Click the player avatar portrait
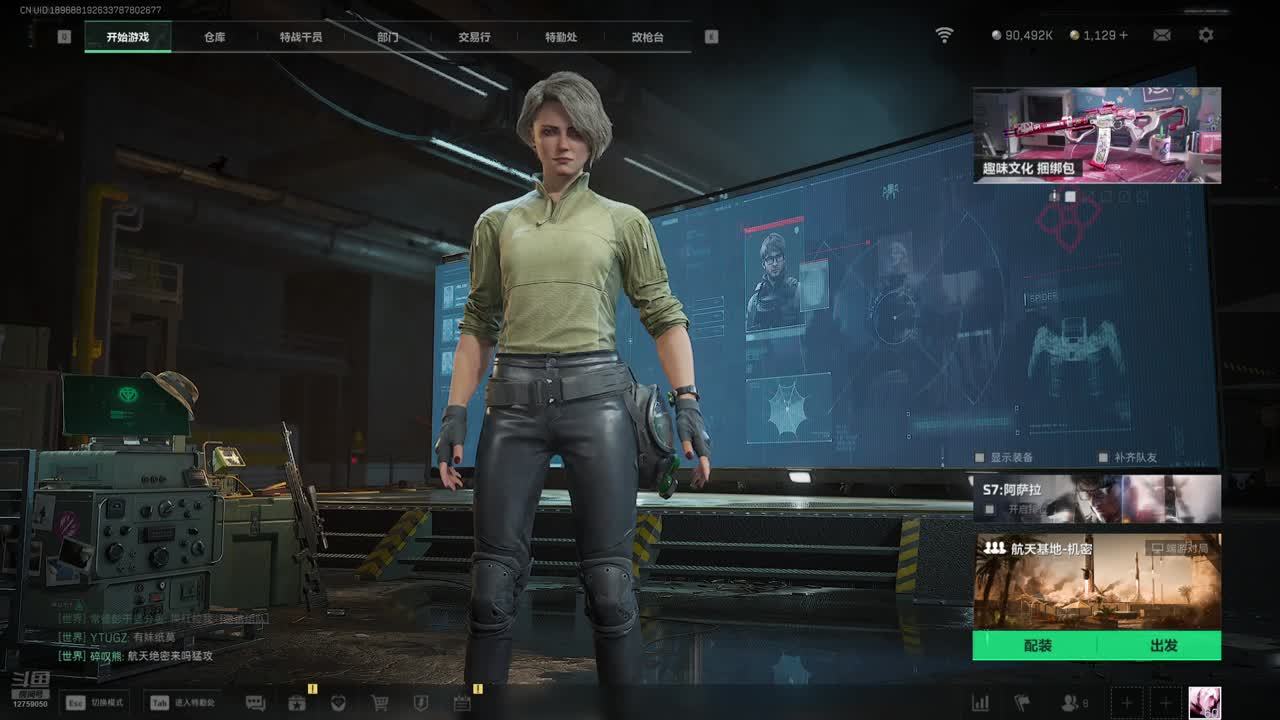Screen dimensions: 1280x720 pos(1204,702)
